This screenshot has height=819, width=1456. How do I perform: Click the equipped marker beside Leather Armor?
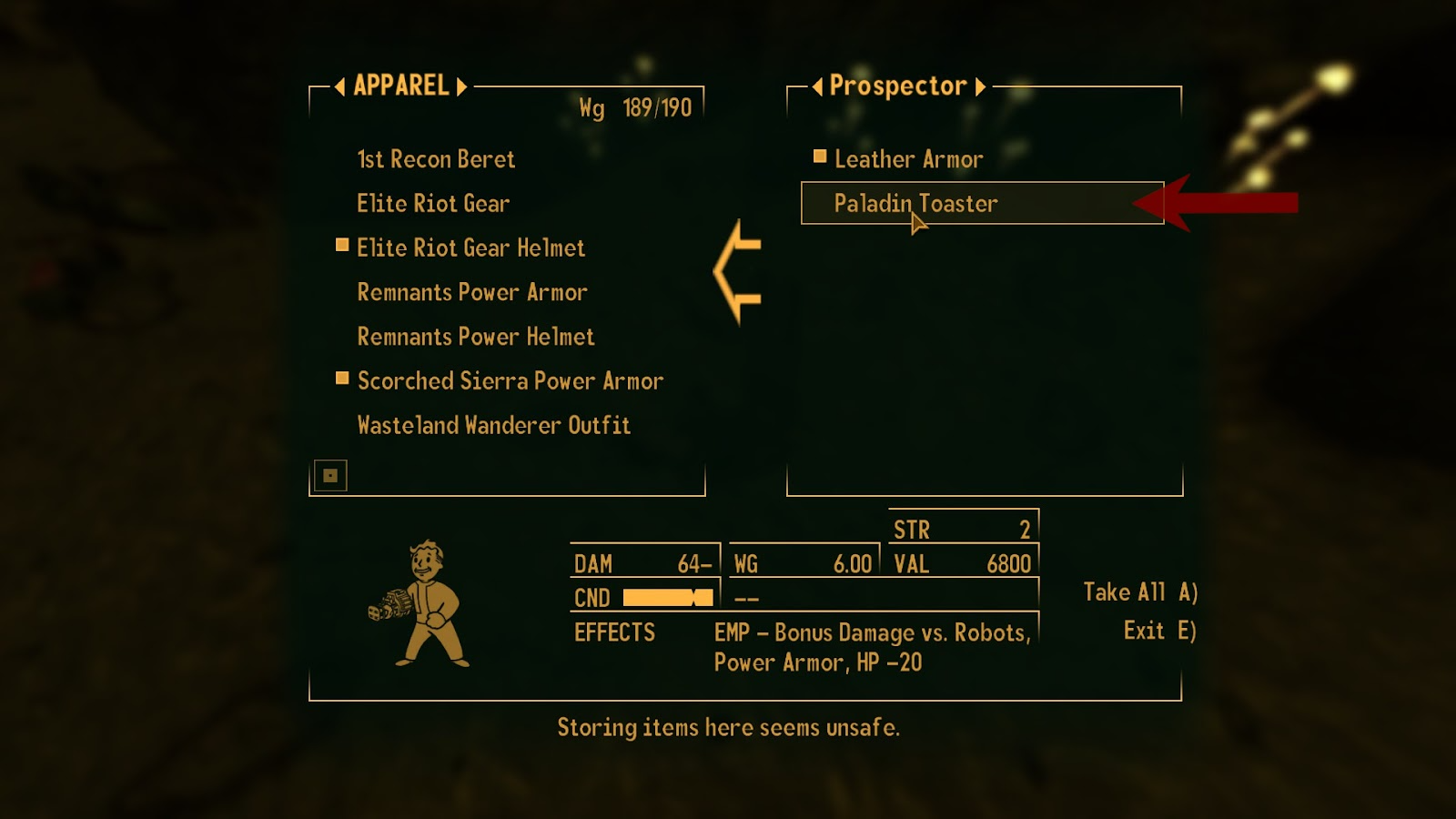tap(818, 156)
